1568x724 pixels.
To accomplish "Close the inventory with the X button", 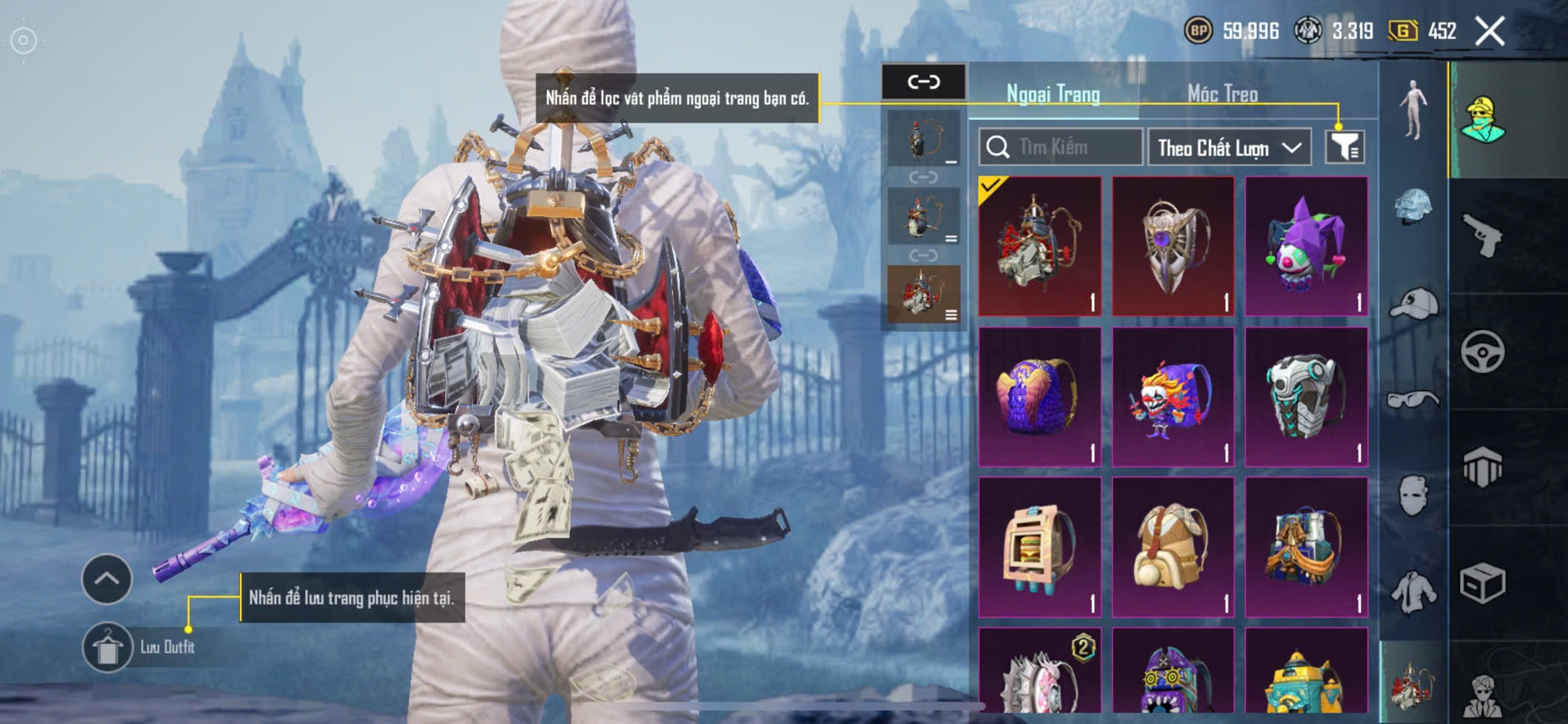I will (1489, 32).
